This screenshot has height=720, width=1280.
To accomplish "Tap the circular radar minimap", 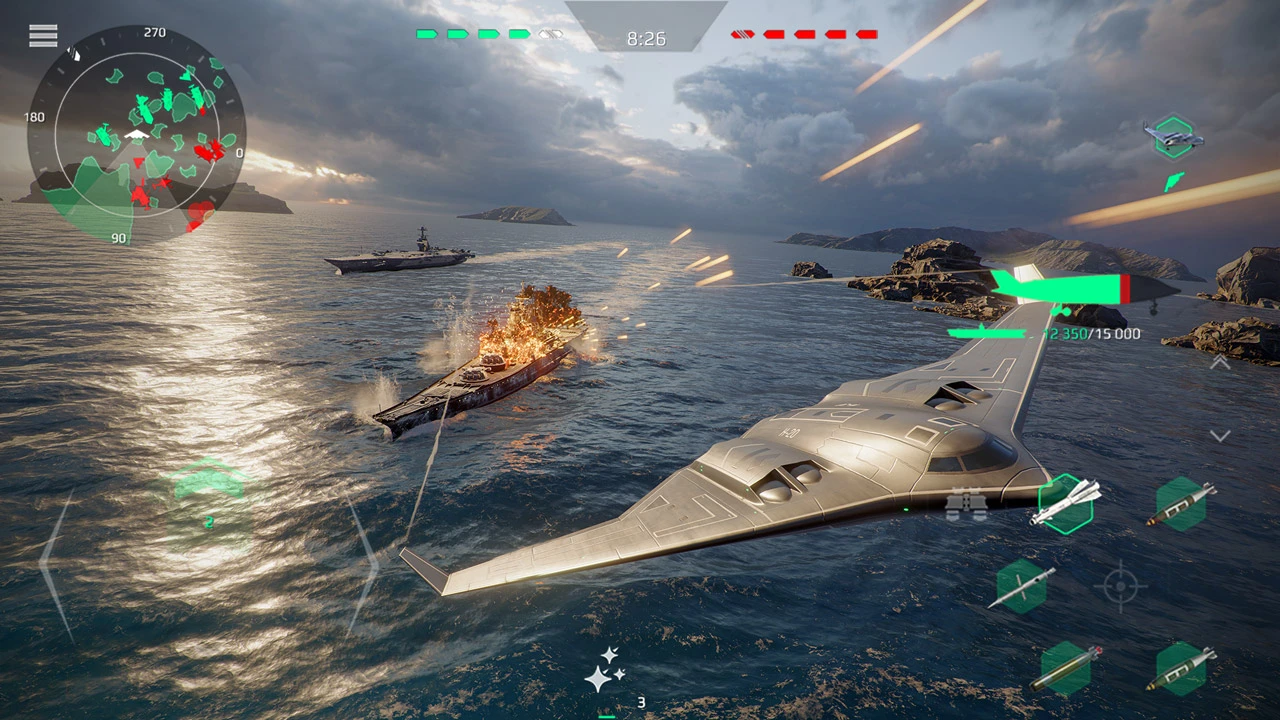I will tap(136, 134).
